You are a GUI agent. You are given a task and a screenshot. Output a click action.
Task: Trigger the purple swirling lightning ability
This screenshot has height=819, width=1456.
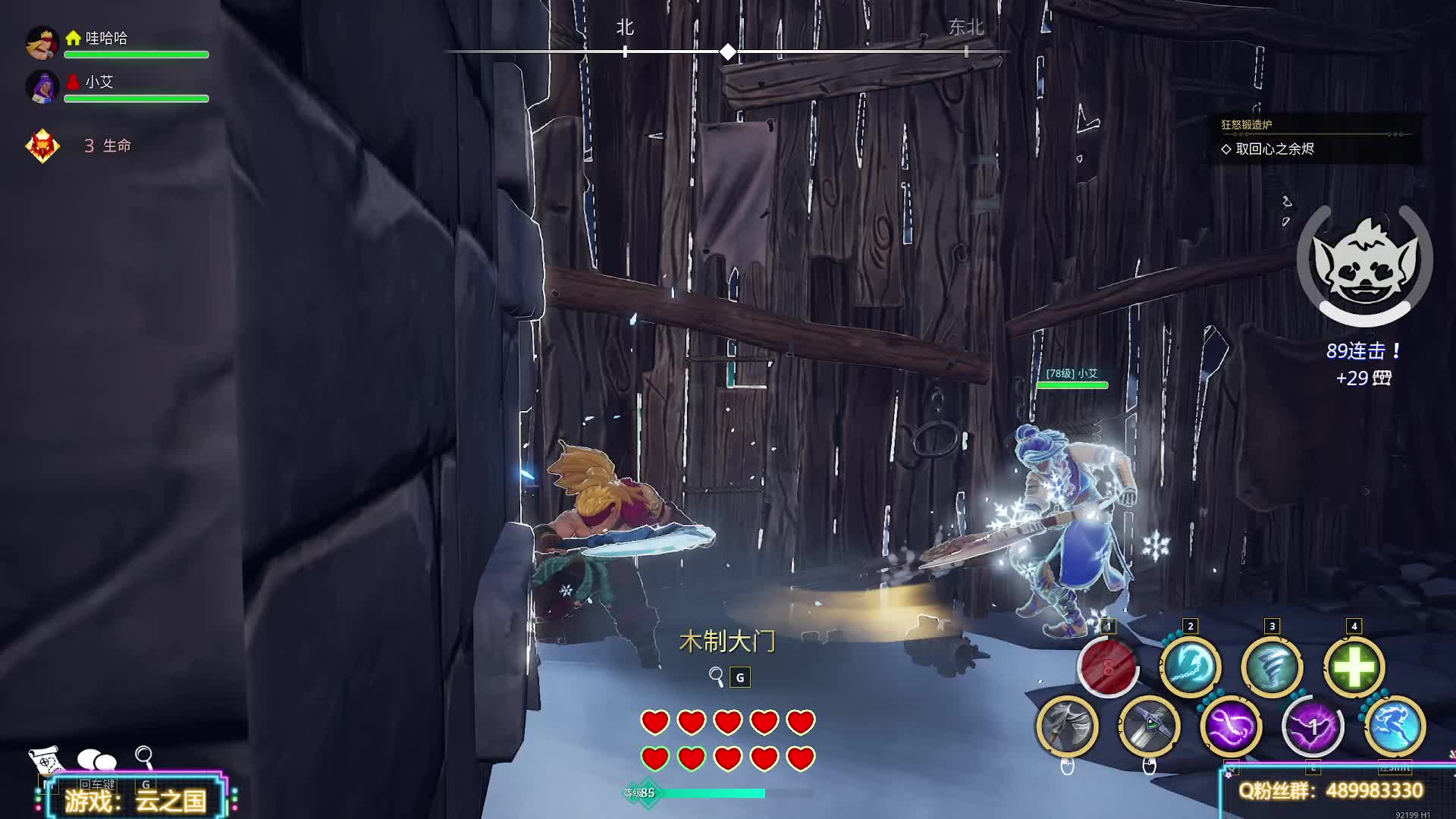click(x=1231, y=726)
